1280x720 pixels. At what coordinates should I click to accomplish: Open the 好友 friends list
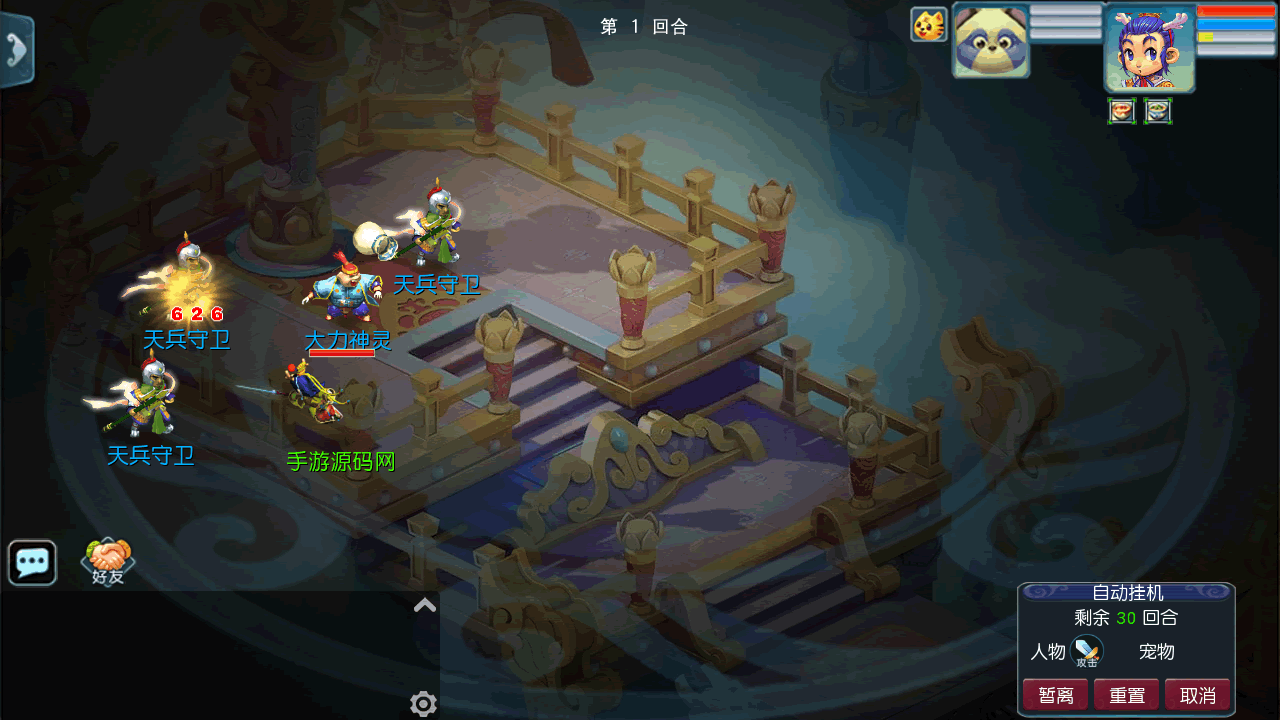(x=107, y=562)
